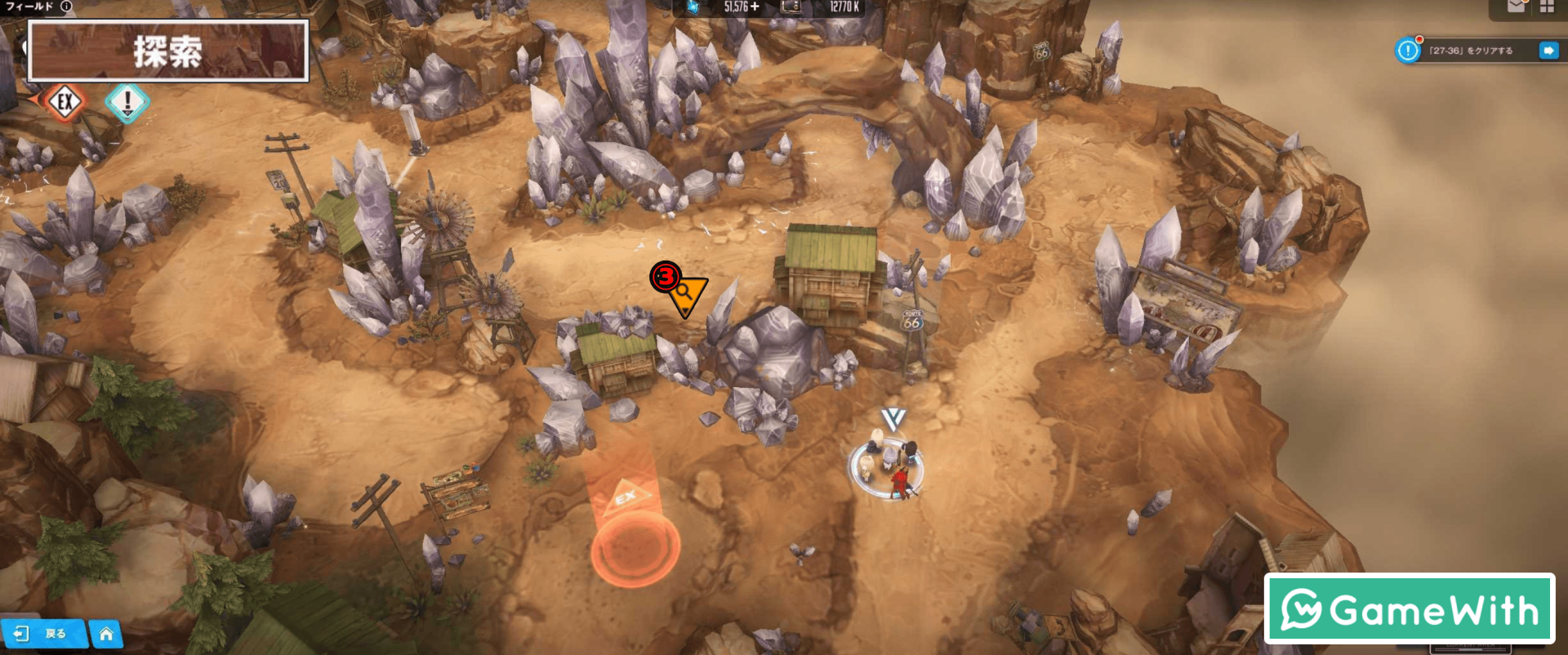Open the mailbox envelope icon

pyautogui.click(x=1516, y=7)
